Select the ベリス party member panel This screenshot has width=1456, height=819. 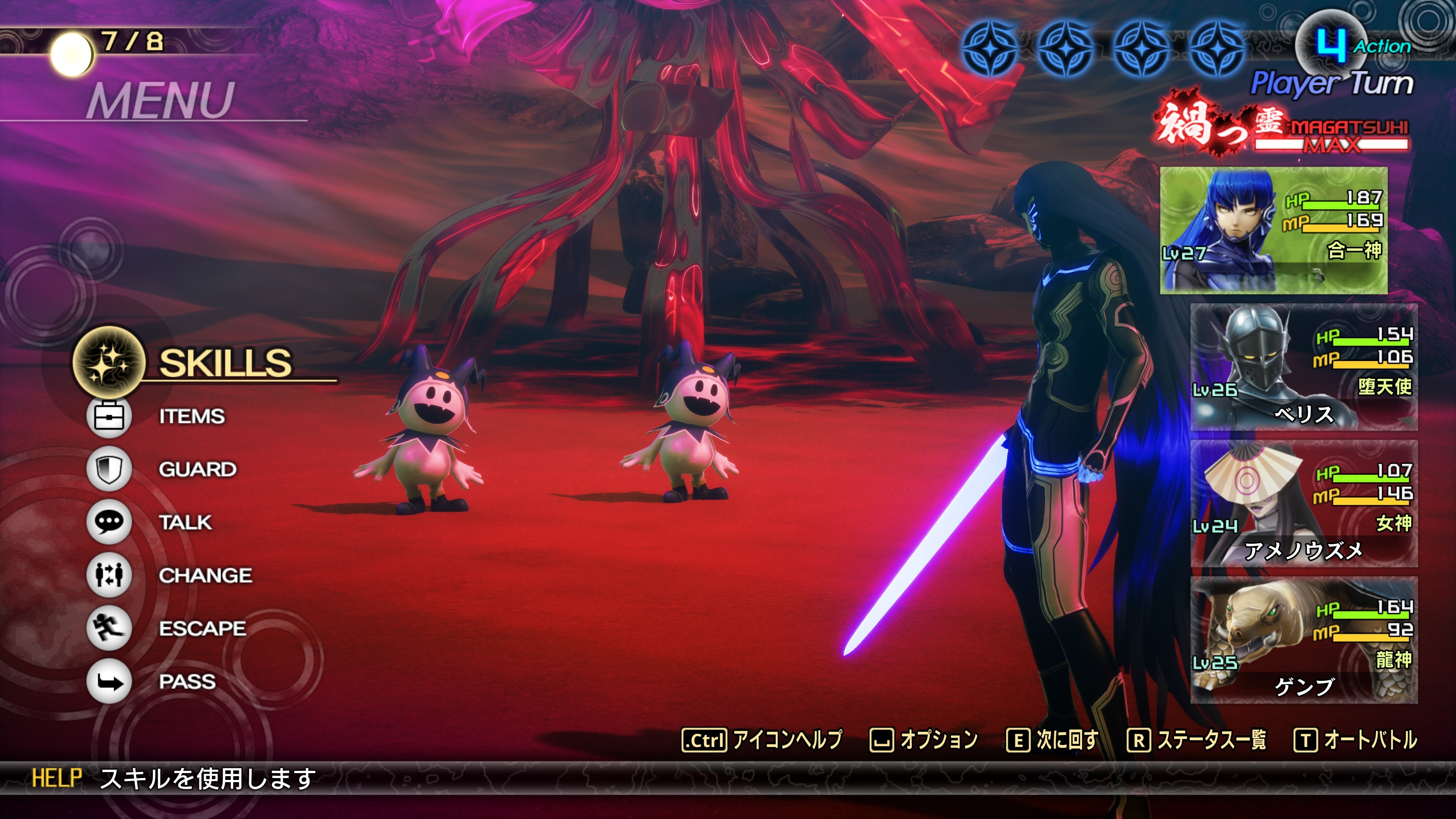click(1304, 367)
